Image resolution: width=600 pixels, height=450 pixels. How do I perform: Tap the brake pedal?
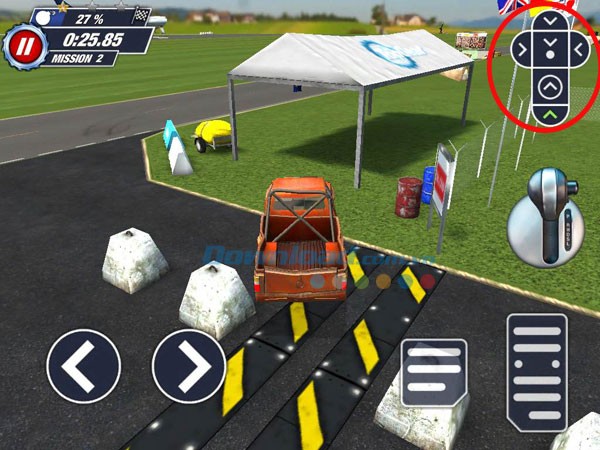[x=434, y=372]
